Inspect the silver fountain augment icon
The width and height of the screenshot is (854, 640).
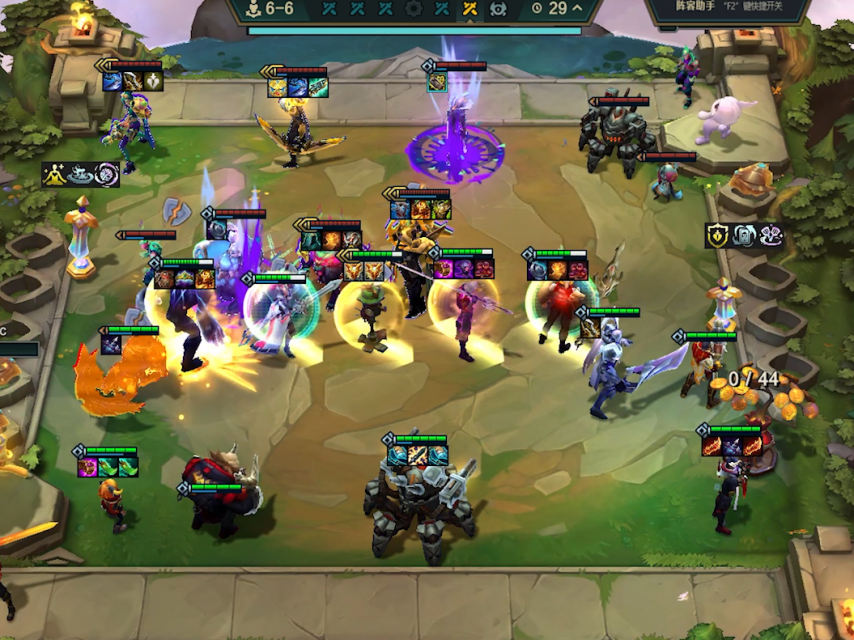click(x=80, y=175)
